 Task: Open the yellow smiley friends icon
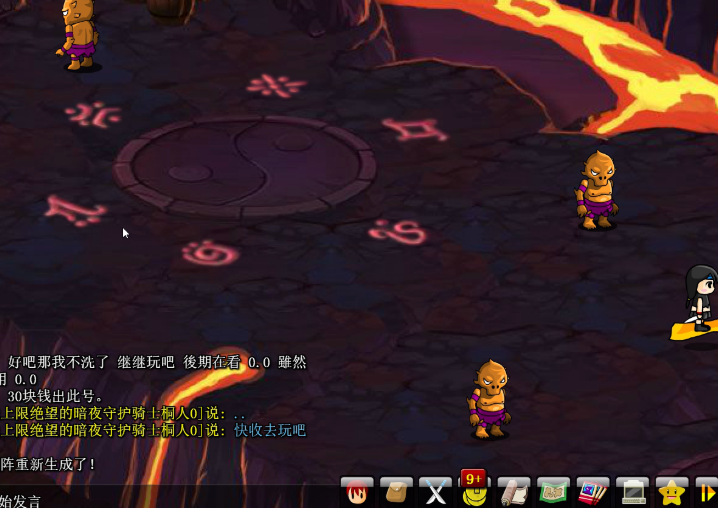474,493
